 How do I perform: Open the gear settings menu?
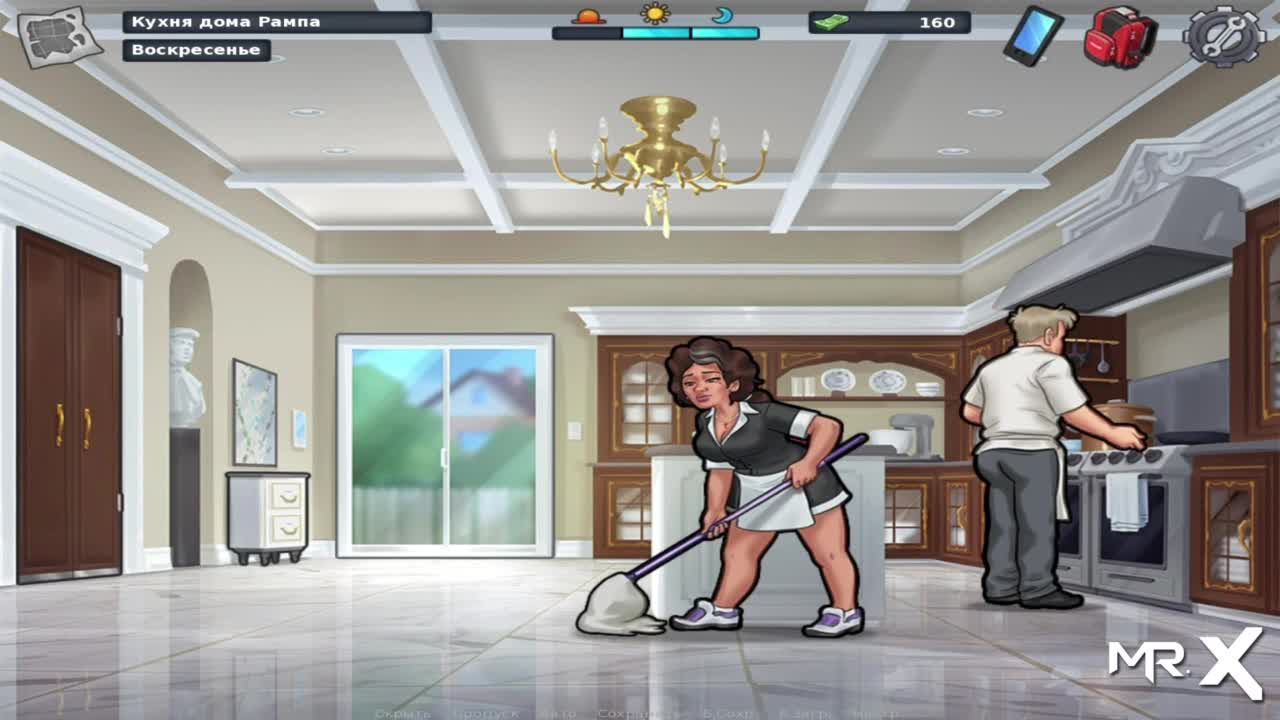click(1224, 36)
